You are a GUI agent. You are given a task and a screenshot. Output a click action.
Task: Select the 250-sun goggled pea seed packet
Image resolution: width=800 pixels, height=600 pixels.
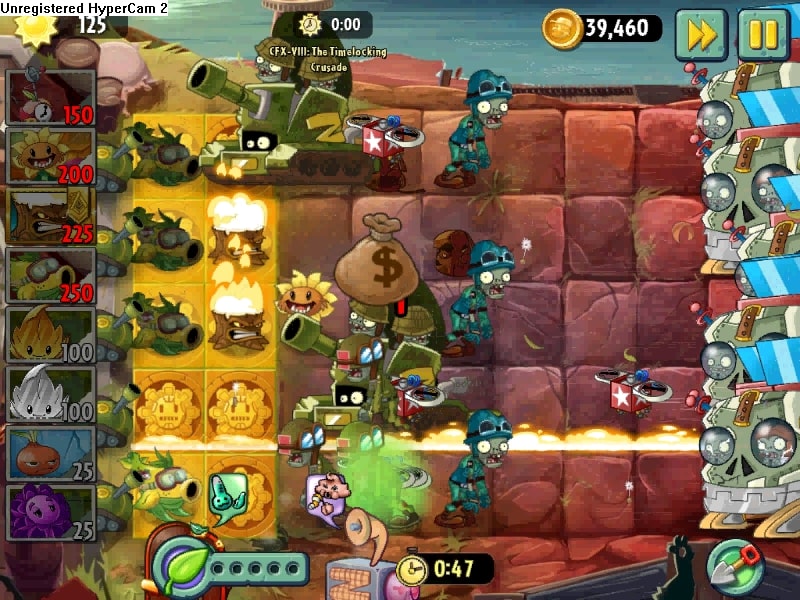[52, 275]
